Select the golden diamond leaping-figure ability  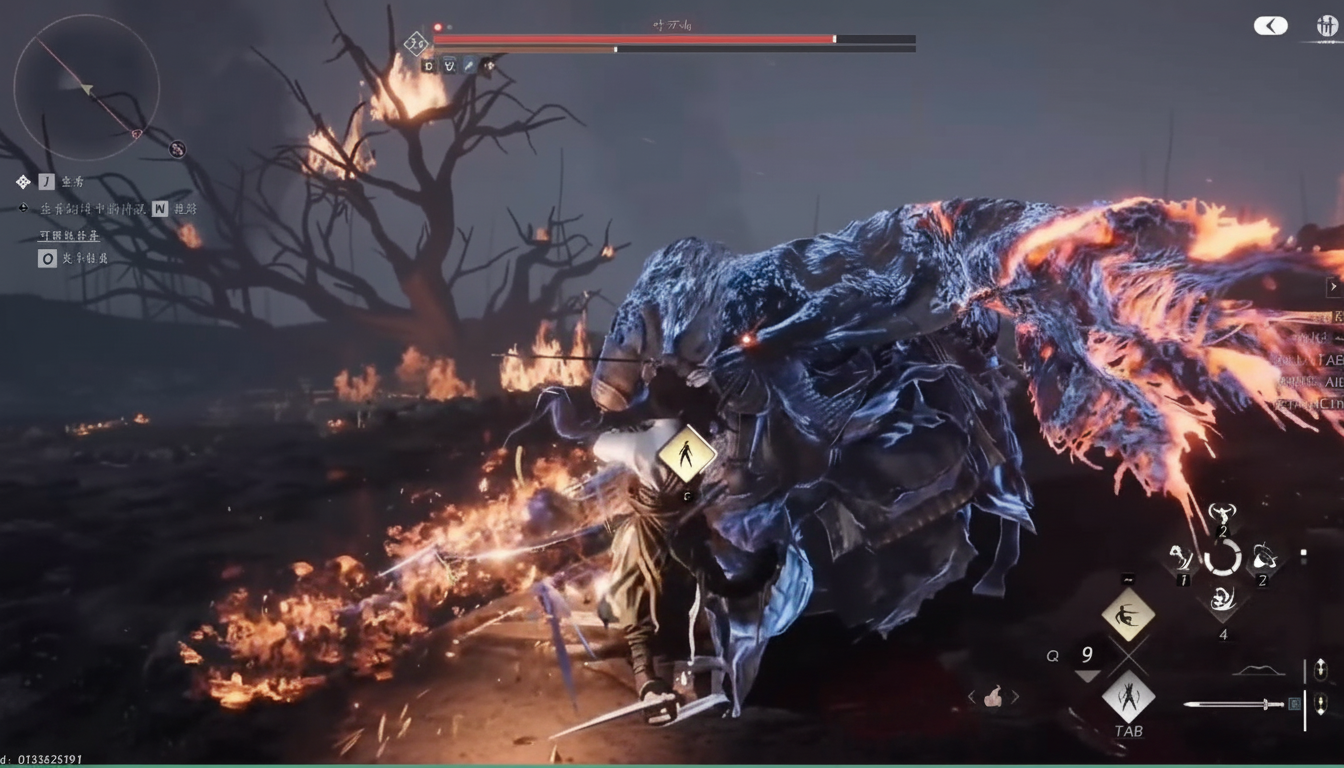pyautogui.click(x=1128, y=614)
